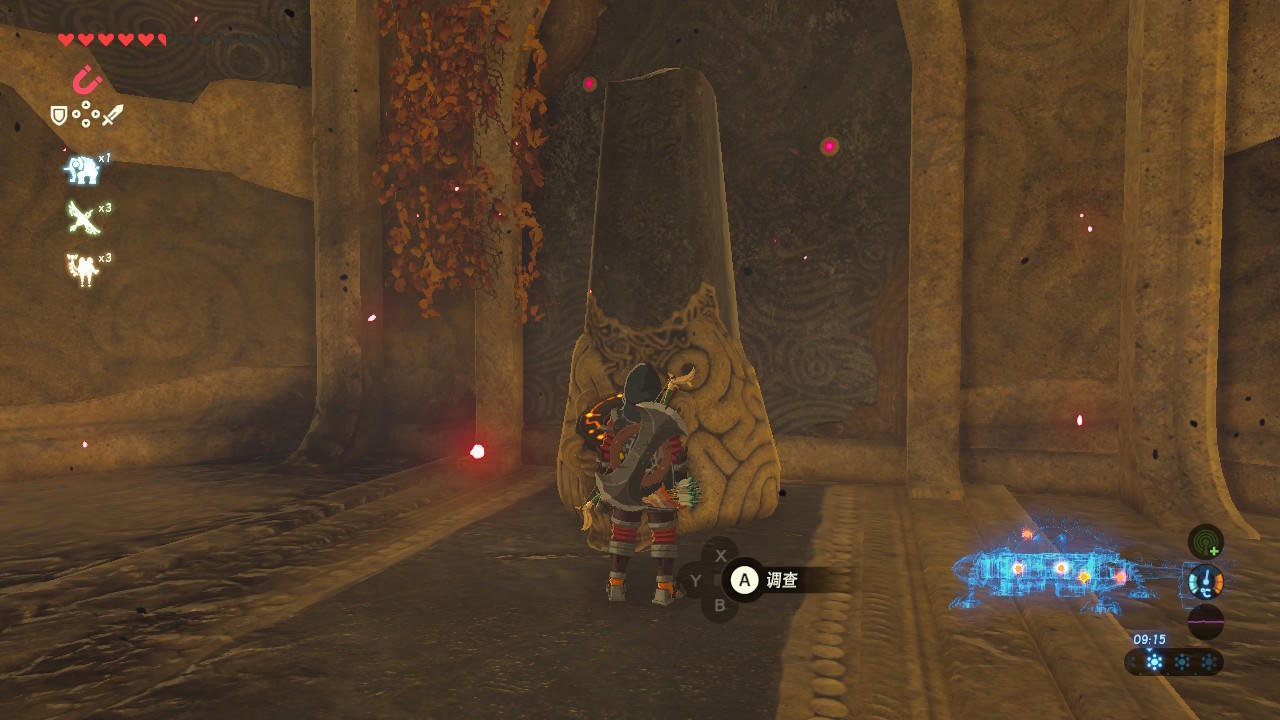Click the green Sheikah Sensor icon
1280x720 pixels.
pos(1205,541)
